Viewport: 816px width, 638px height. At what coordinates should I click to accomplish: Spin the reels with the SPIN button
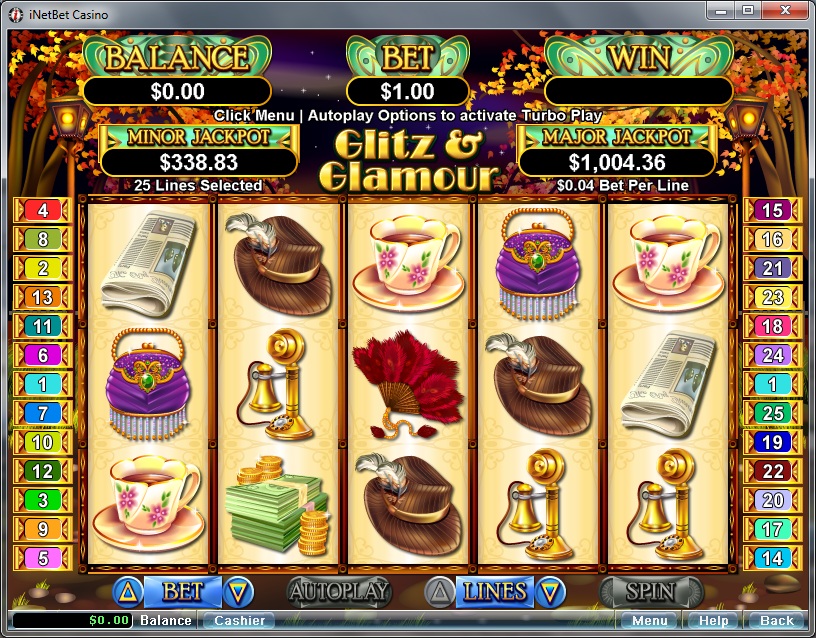coord(649,591)
